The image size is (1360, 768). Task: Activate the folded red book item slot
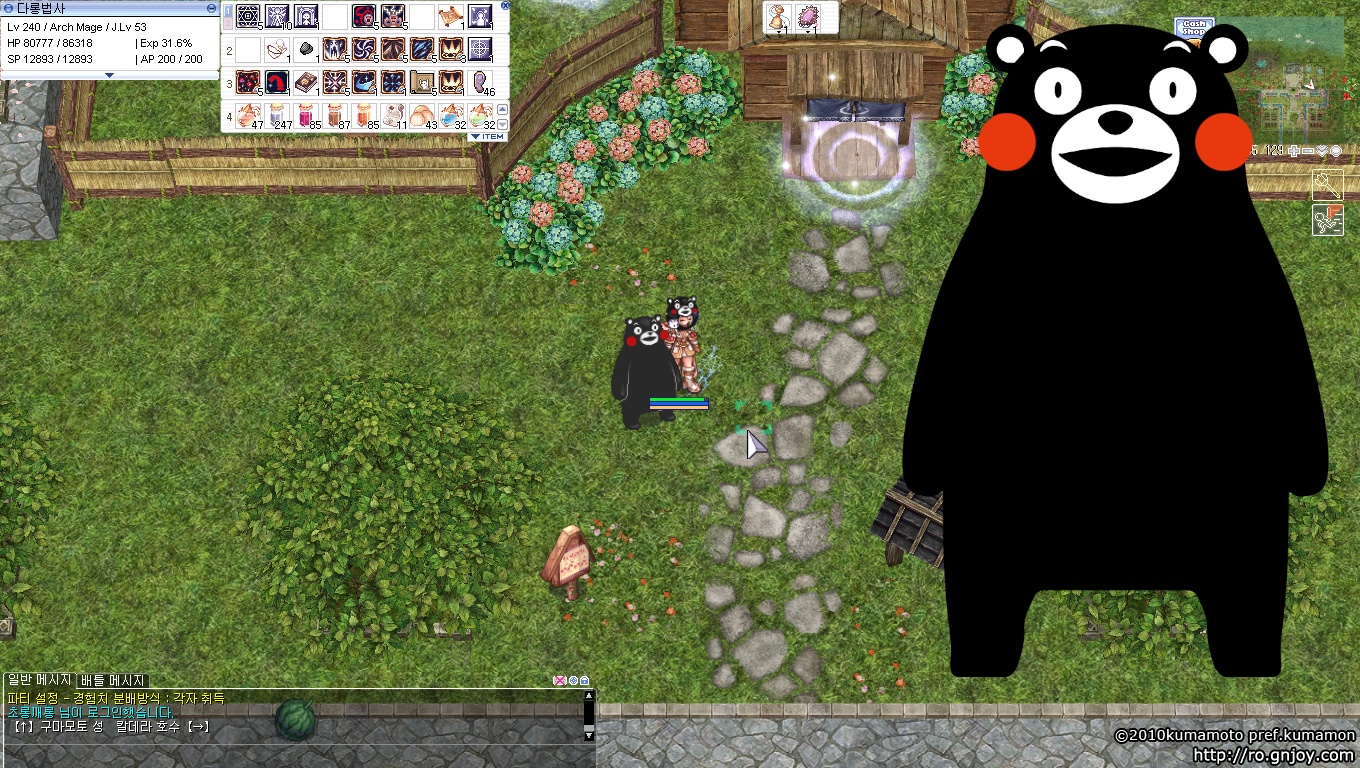tap(306, 83)
